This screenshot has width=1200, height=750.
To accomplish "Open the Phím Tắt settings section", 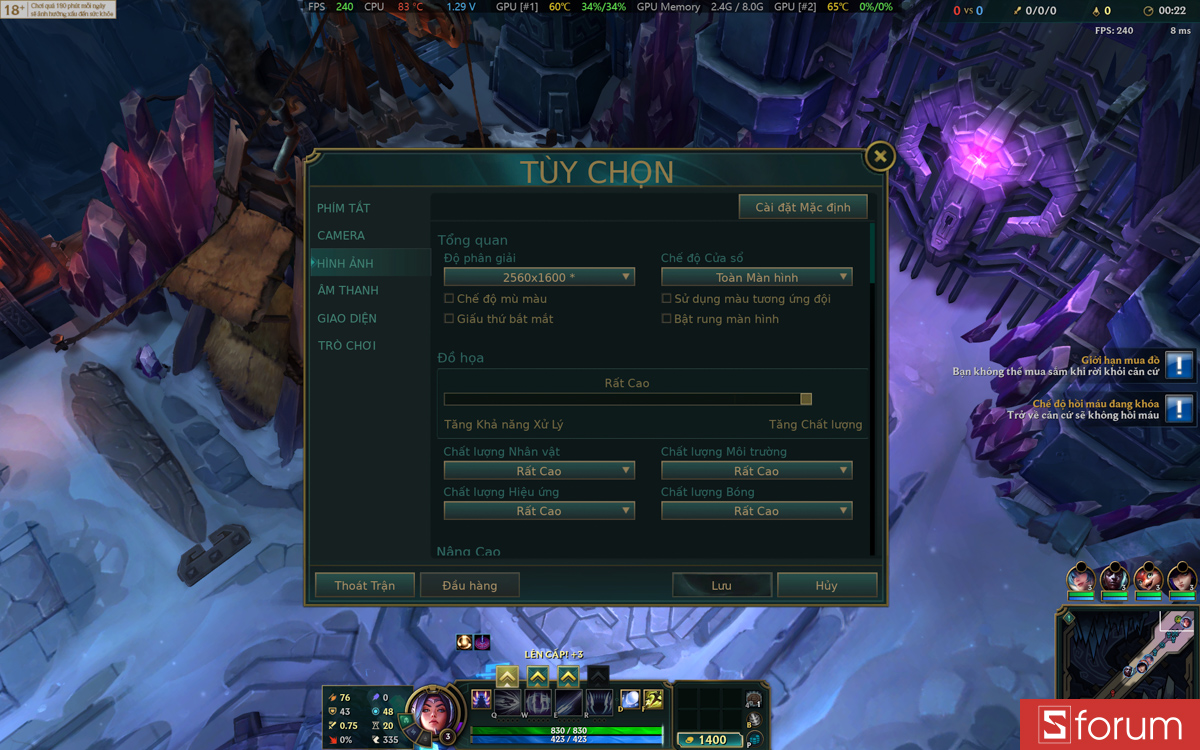I will [343, 208].
